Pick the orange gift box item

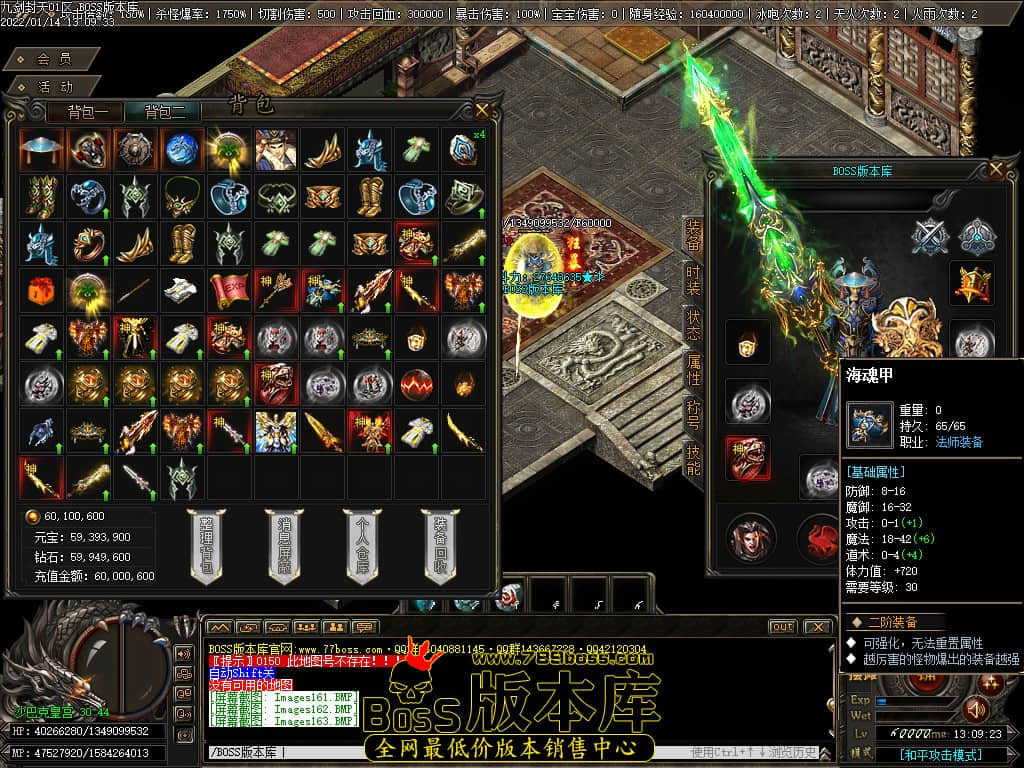tap(40, 289)
